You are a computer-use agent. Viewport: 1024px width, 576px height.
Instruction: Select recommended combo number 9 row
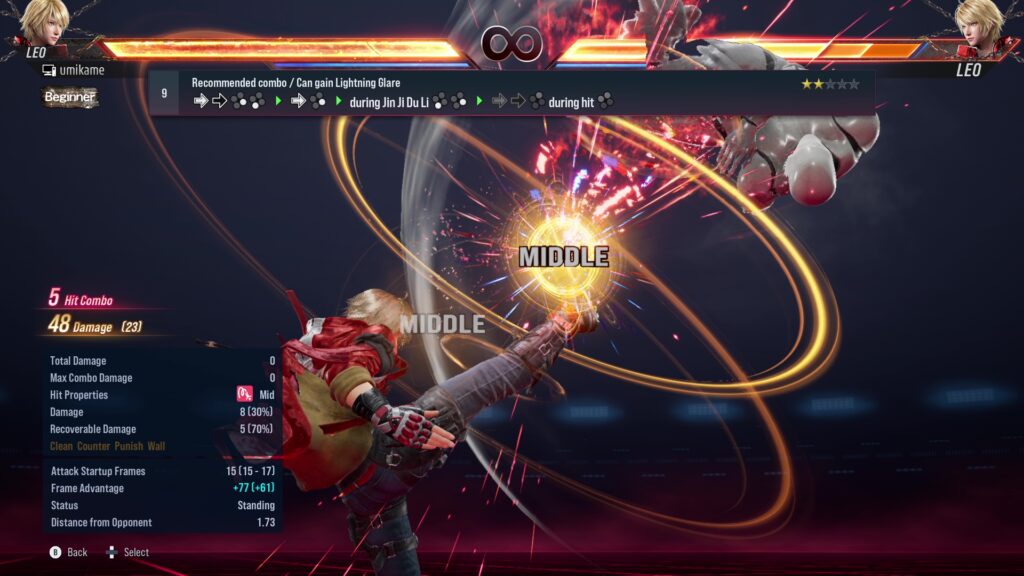point(510,92)
